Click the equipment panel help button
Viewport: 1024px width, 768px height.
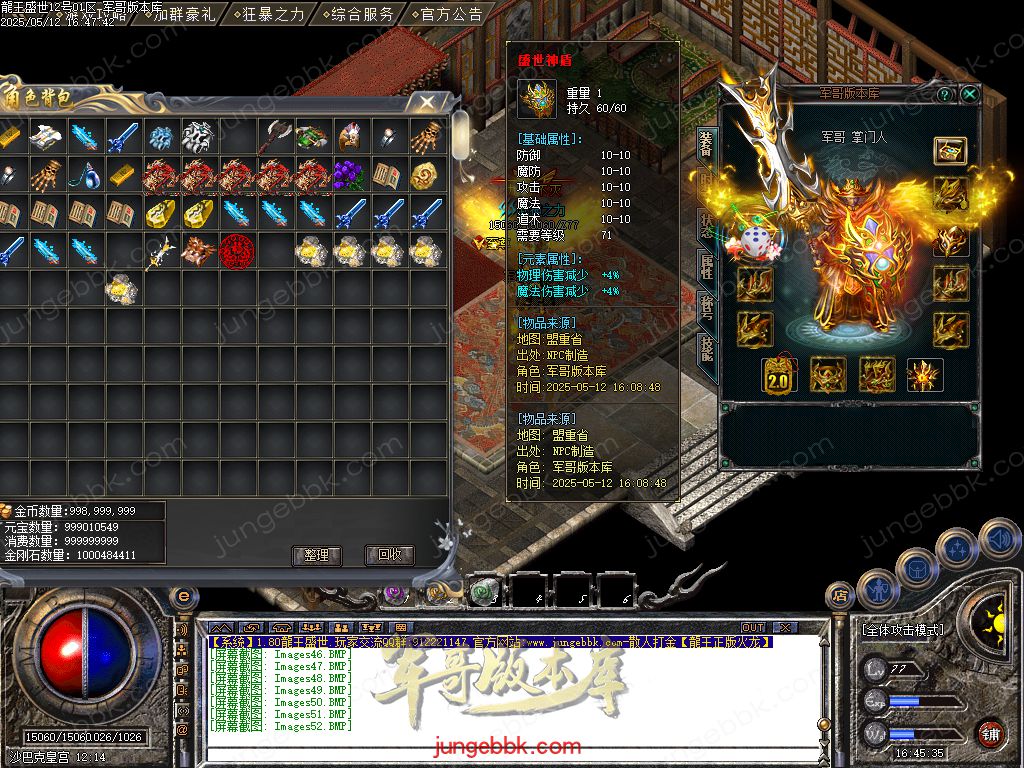click(945, 94)
